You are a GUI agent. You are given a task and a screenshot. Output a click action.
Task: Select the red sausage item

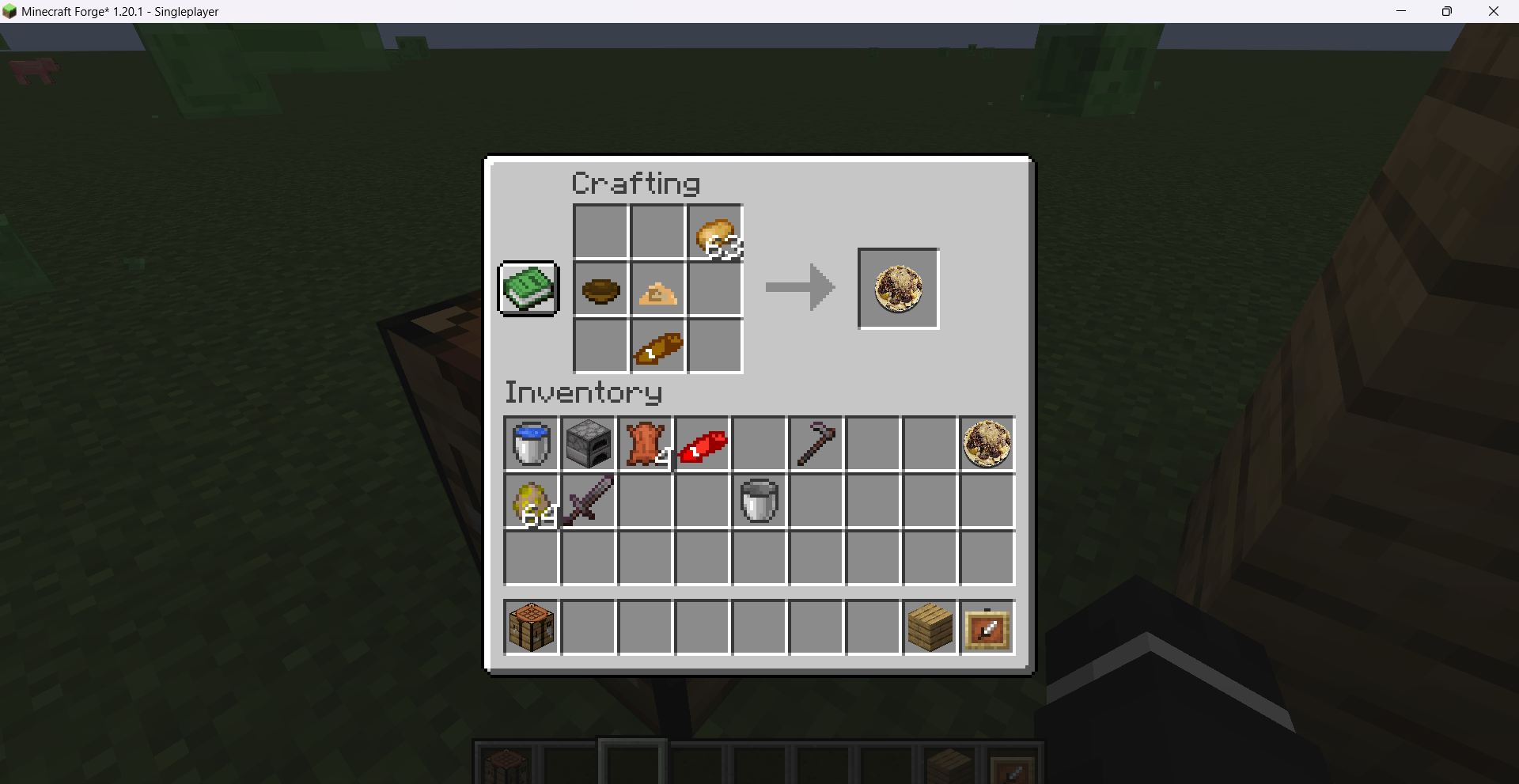pos(702,444)
